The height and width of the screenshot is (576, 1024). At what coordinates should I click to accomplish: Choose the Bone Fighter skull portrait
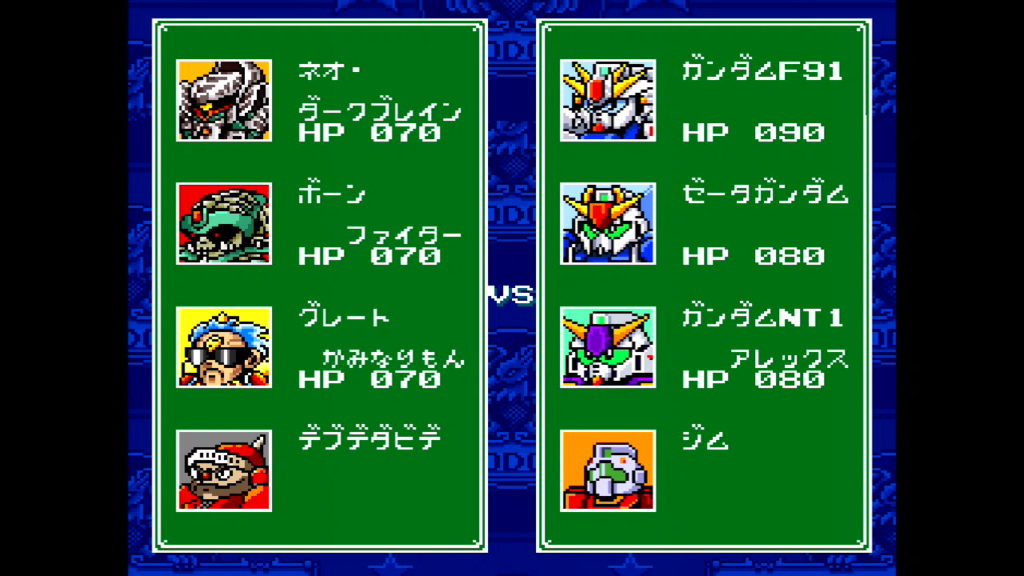click(223, 223)
